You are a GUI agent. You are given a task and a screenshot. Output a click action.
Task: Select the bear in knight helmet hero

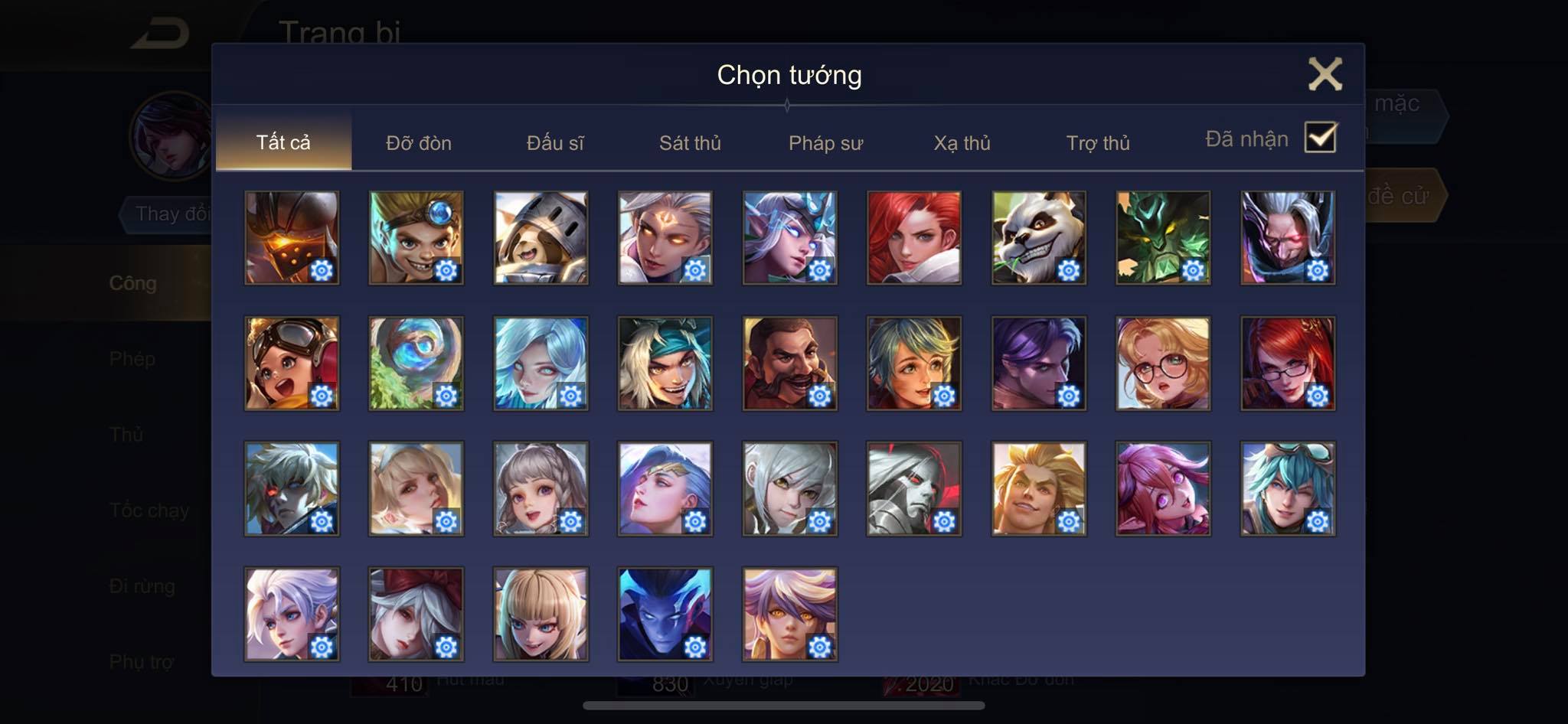(x=541, y=238)
